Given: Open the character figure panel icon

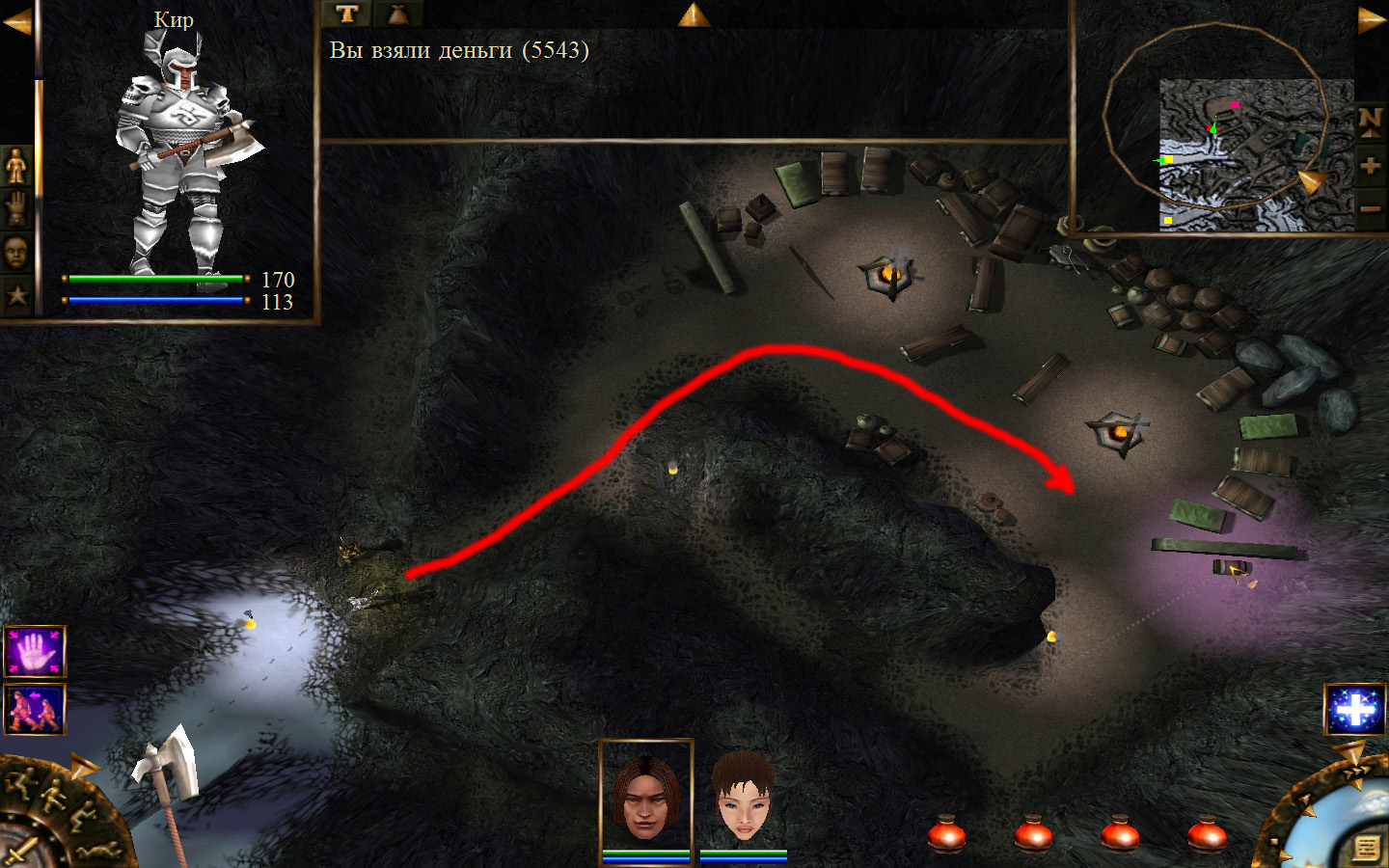Looking at the screenshot, I should click(x=16, y=166).
